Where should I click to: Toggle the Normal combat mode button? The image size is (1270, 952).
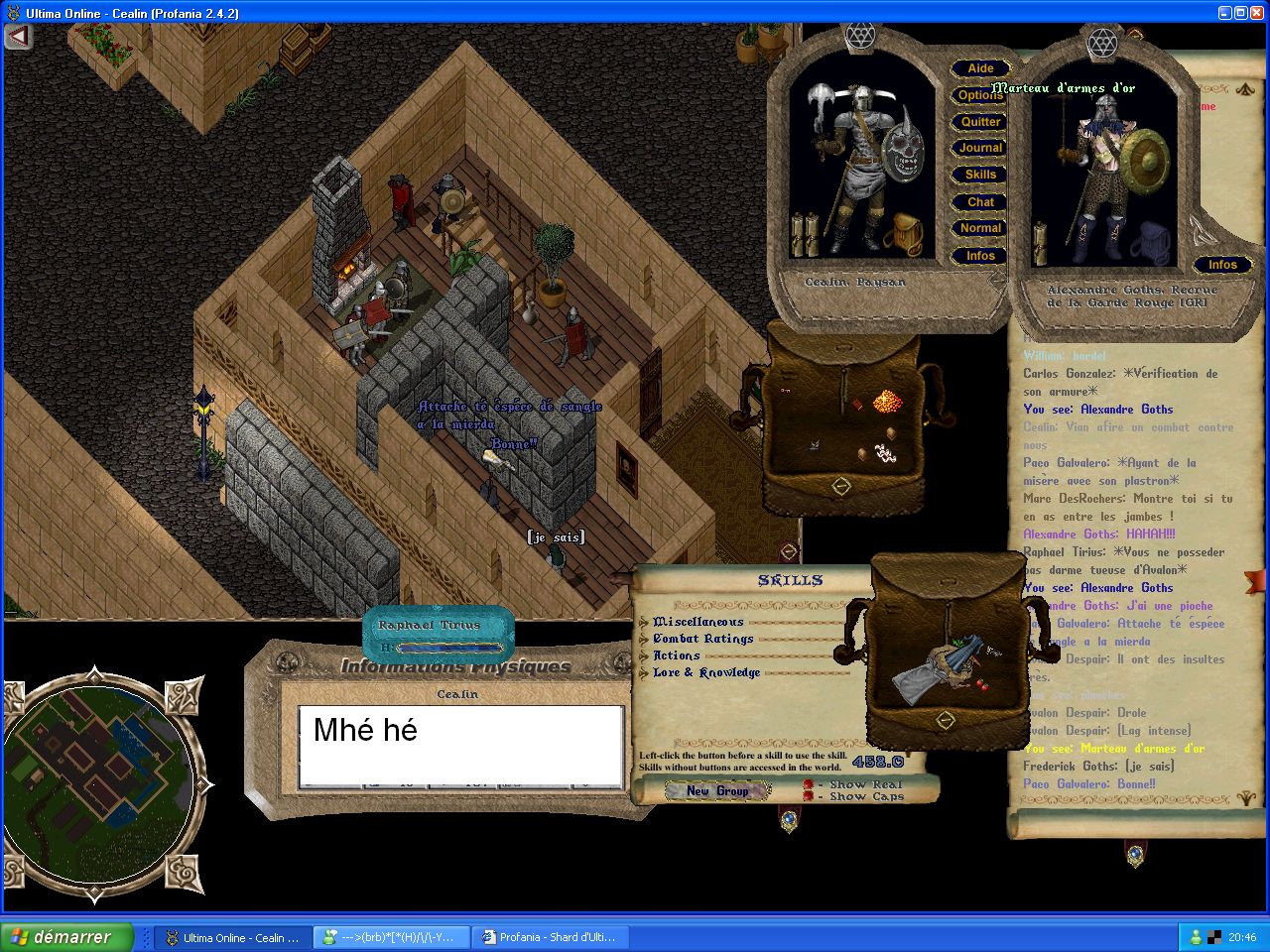coord(980,228)
